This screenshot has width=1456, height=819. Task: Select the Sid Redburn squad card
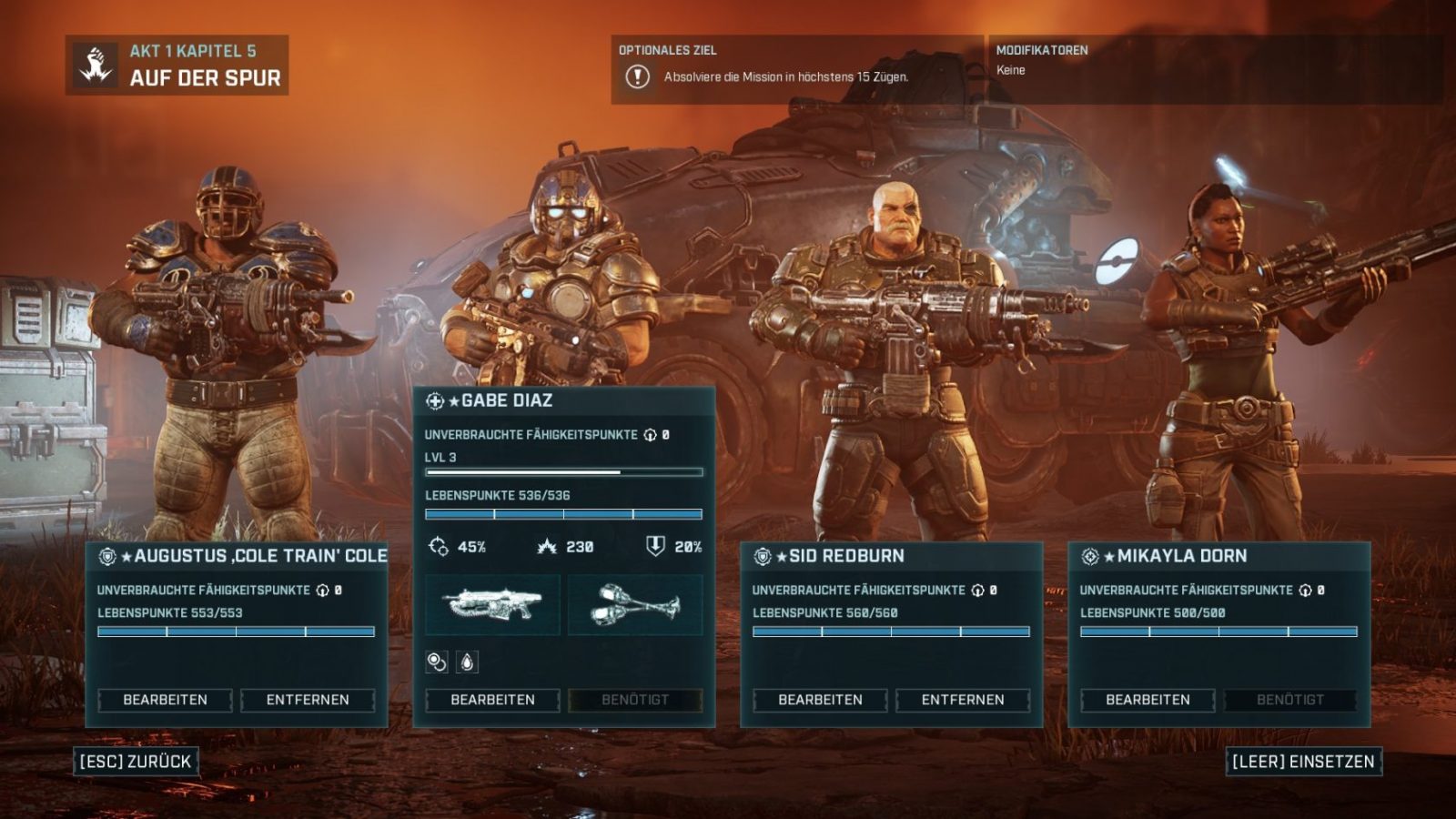tap(891, 556)
